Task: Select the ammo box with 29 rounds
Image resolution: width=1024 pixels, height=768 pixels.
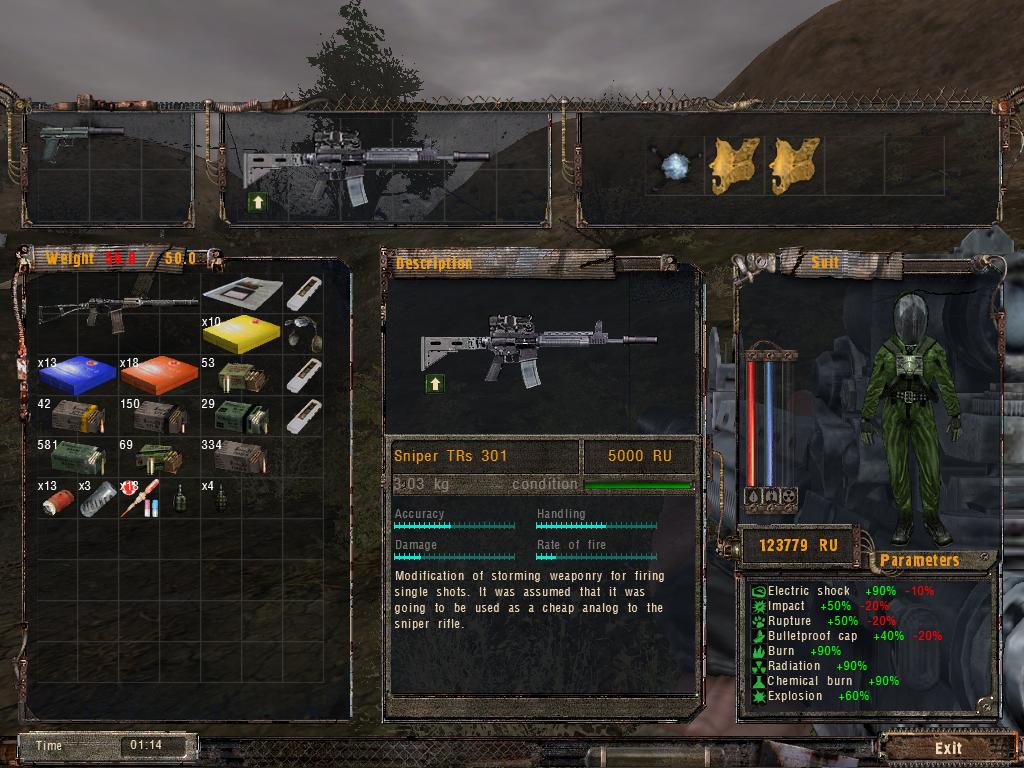Action: coord(243,414)
